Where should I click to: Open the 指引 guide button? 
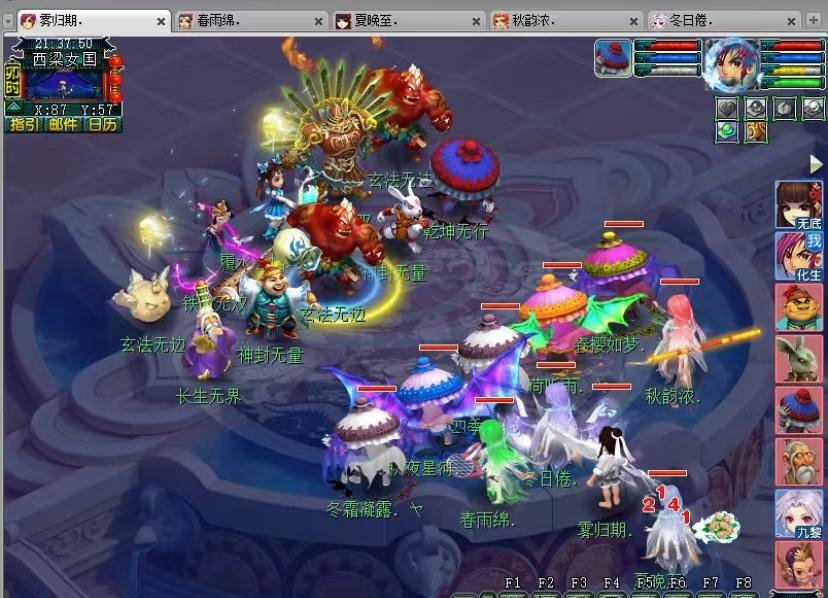[22, 125]
